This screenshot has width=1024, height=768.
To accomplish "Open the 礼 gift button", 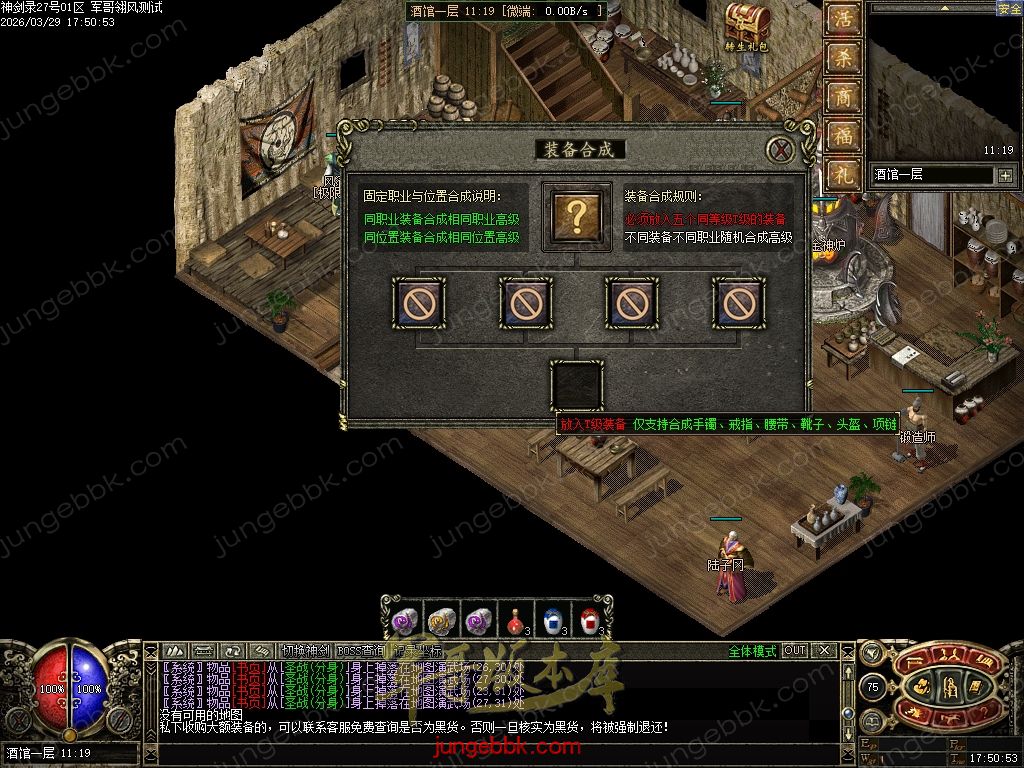I will pyautogui.click(x=845, y=174).
